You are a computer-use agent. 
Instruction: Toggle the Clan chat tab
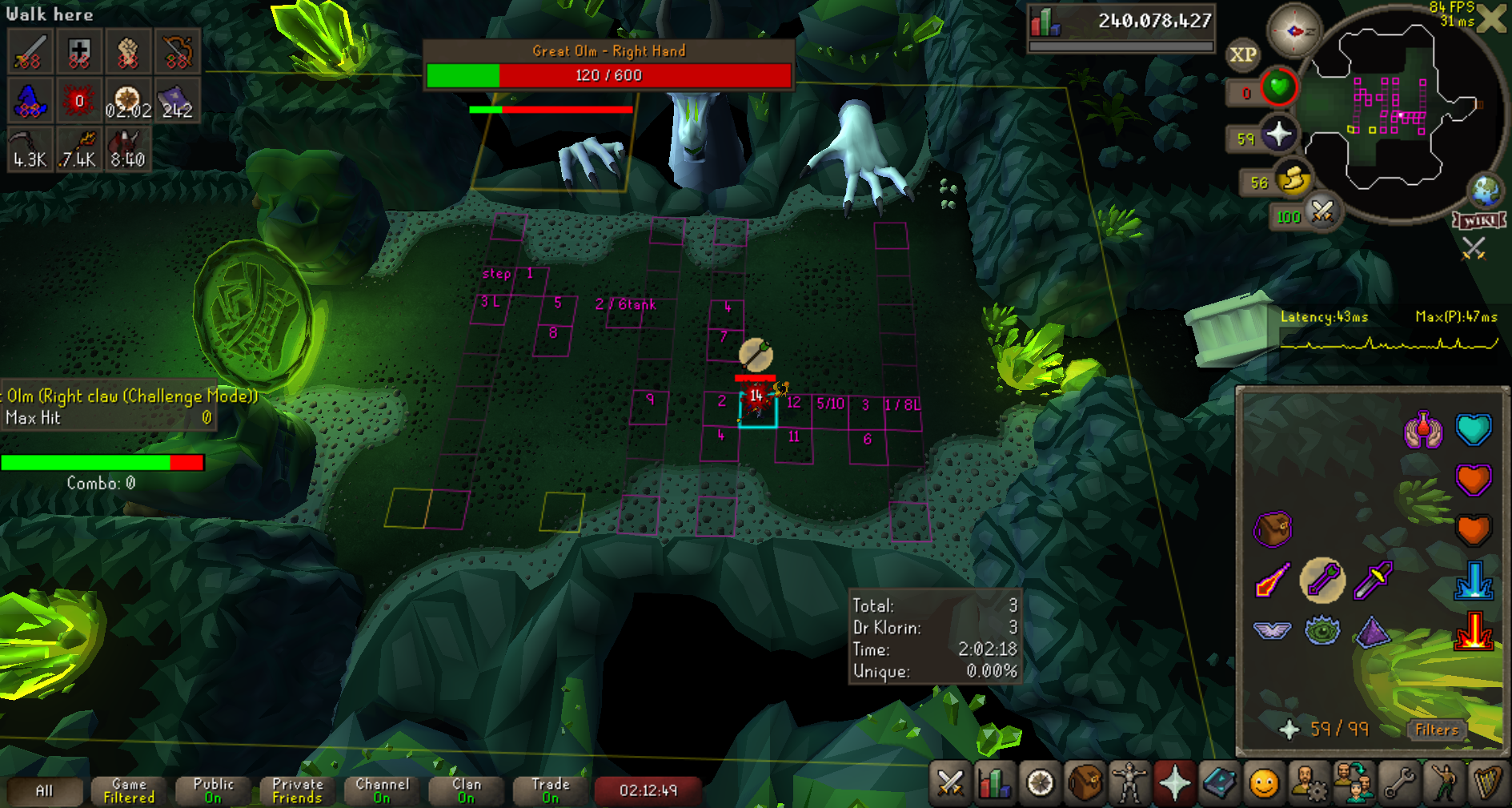(467, 791)
